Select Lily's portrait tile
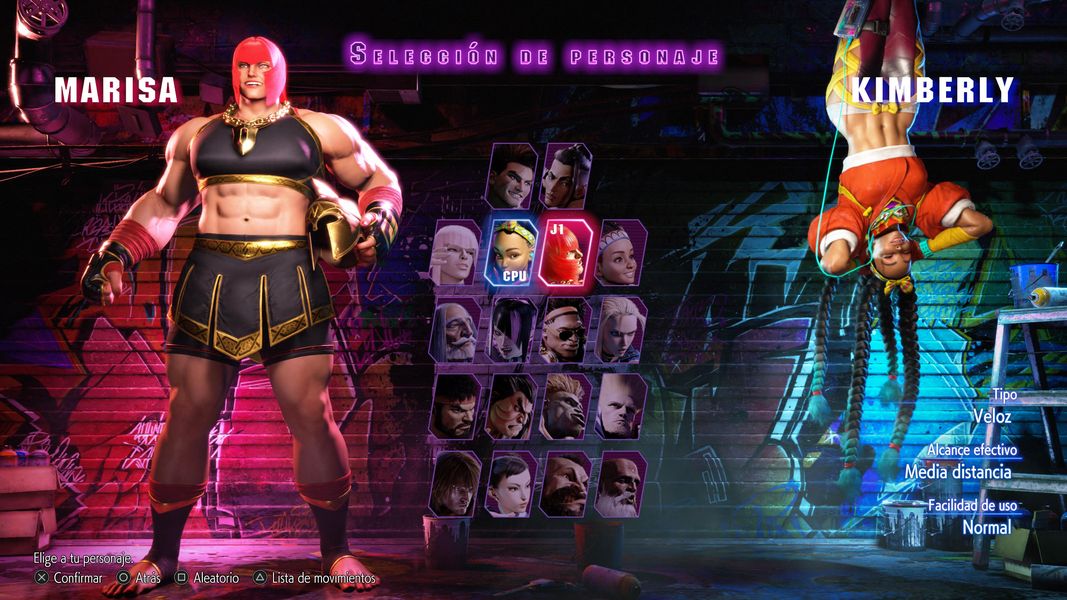Viewport: 1067px width, 600px height. (621, 253)
